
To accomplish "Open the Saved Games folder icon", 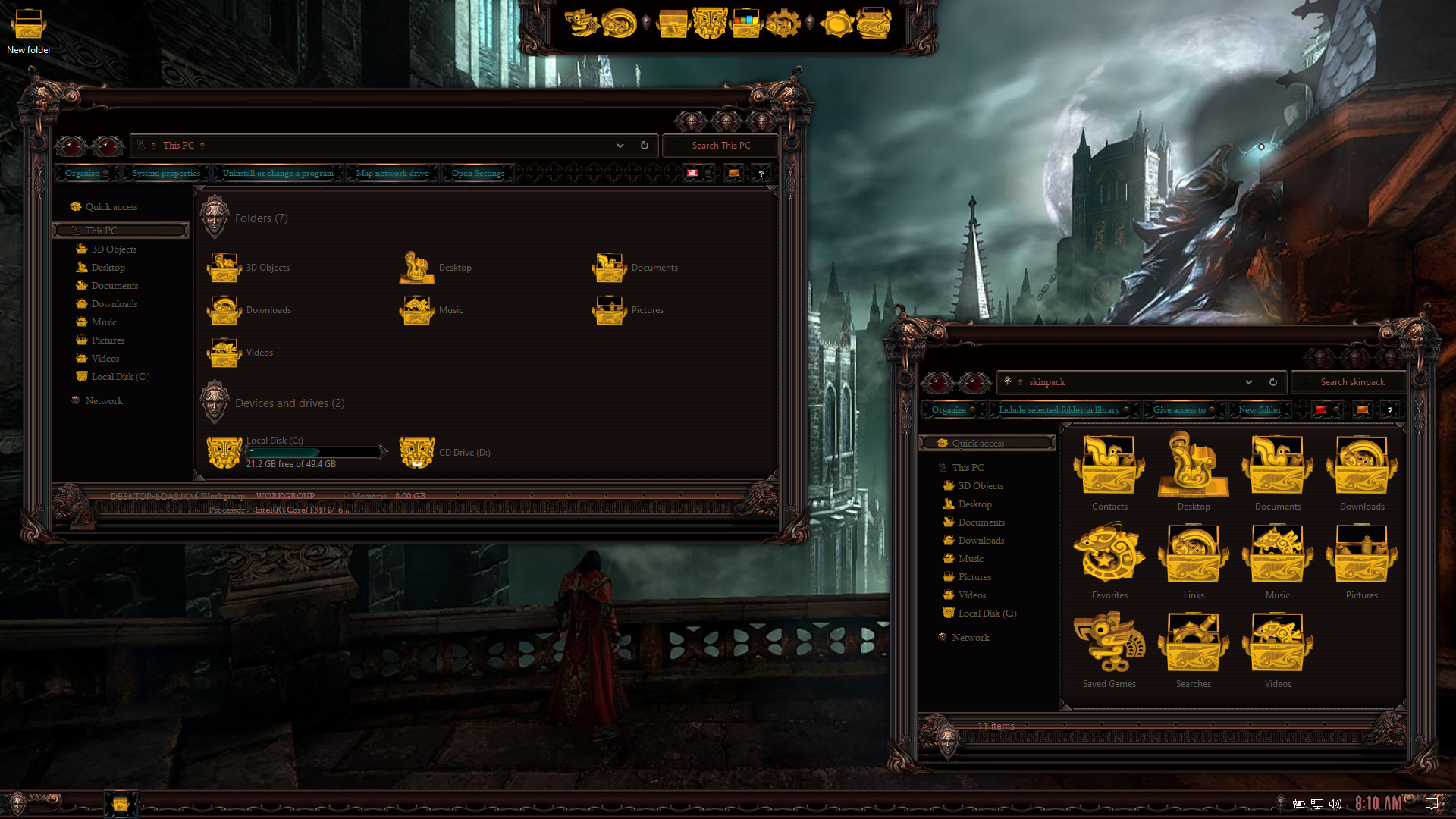I will 1109,642.
